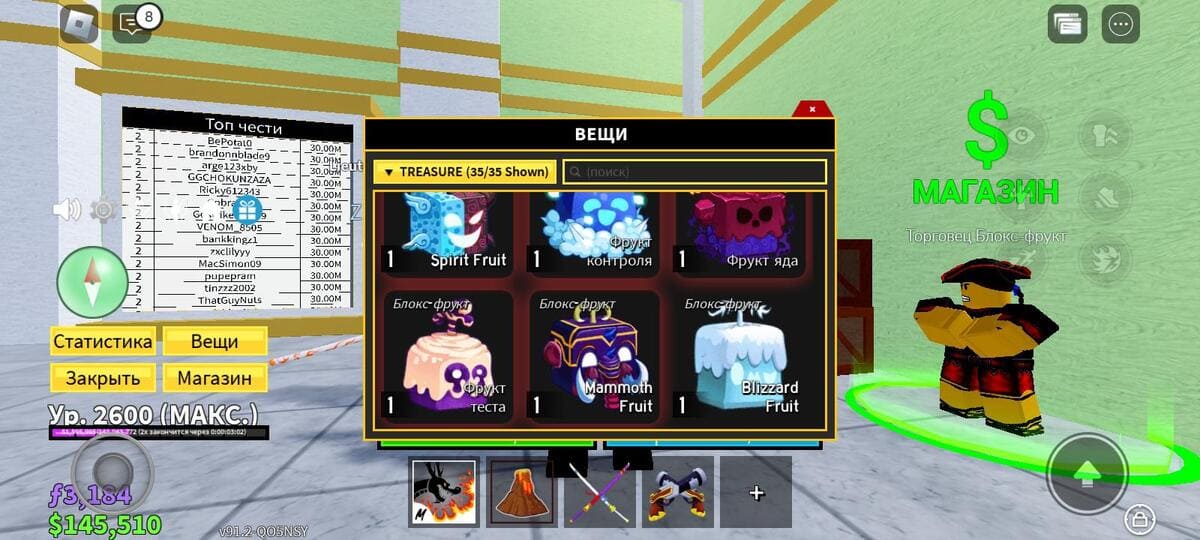Click the green compass icon
Image resolution: width=1200 pixels, height=540 pixels.
tap(92, 280)
